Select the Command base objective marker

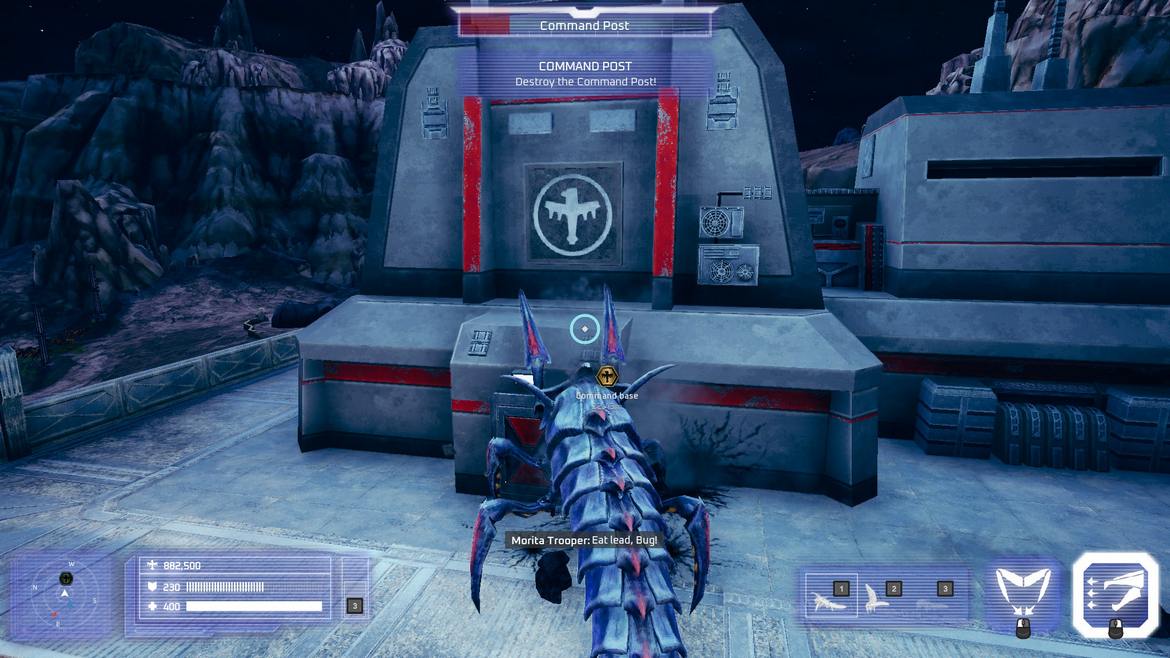click(x=606, y=376)
